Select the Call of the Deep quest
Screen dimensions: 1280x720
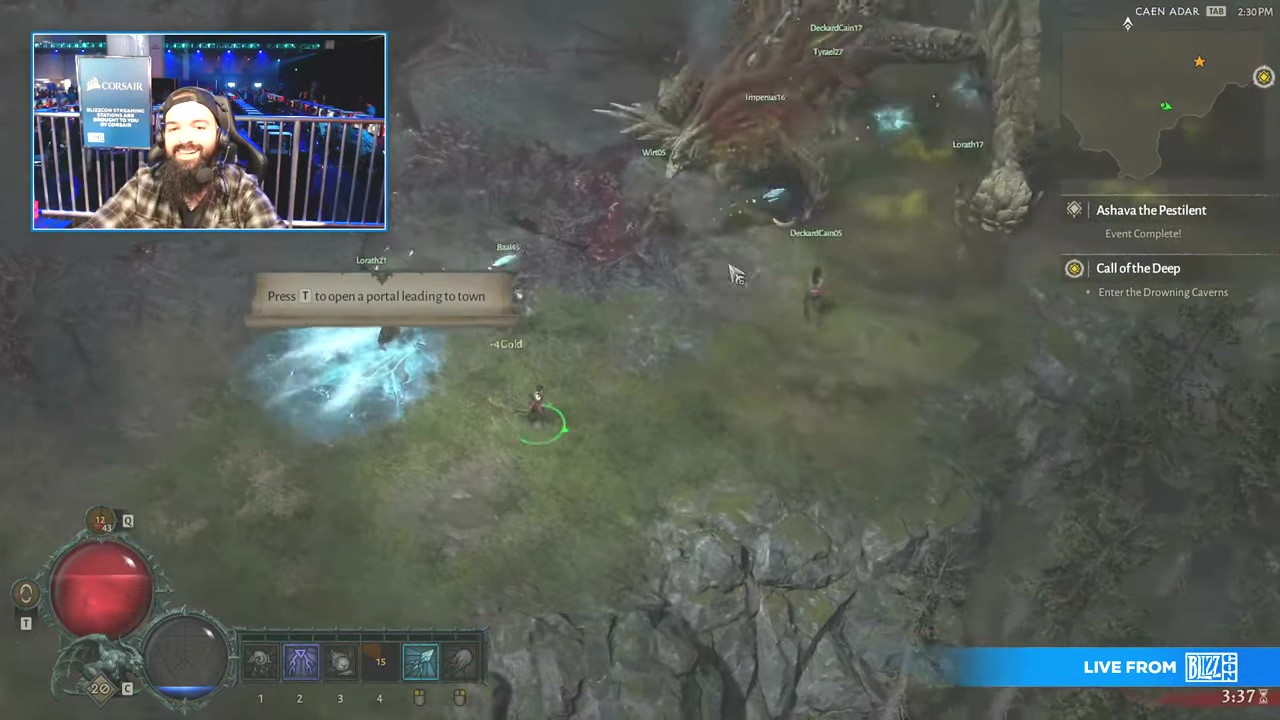pos(1137,268)
